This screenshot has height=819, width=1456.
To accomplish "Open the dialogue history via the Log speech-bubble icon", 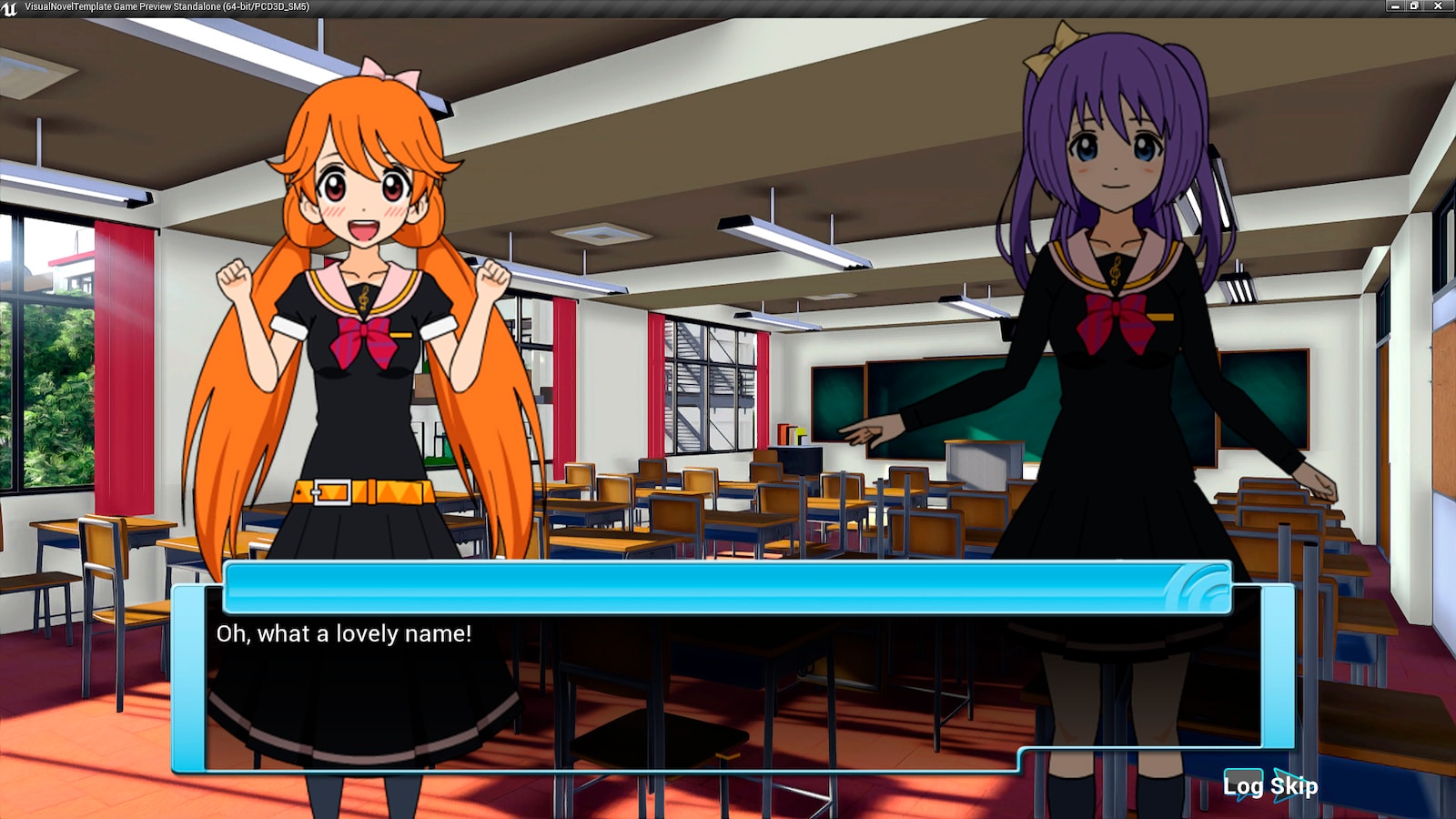I will click(x=1243, y=783).
